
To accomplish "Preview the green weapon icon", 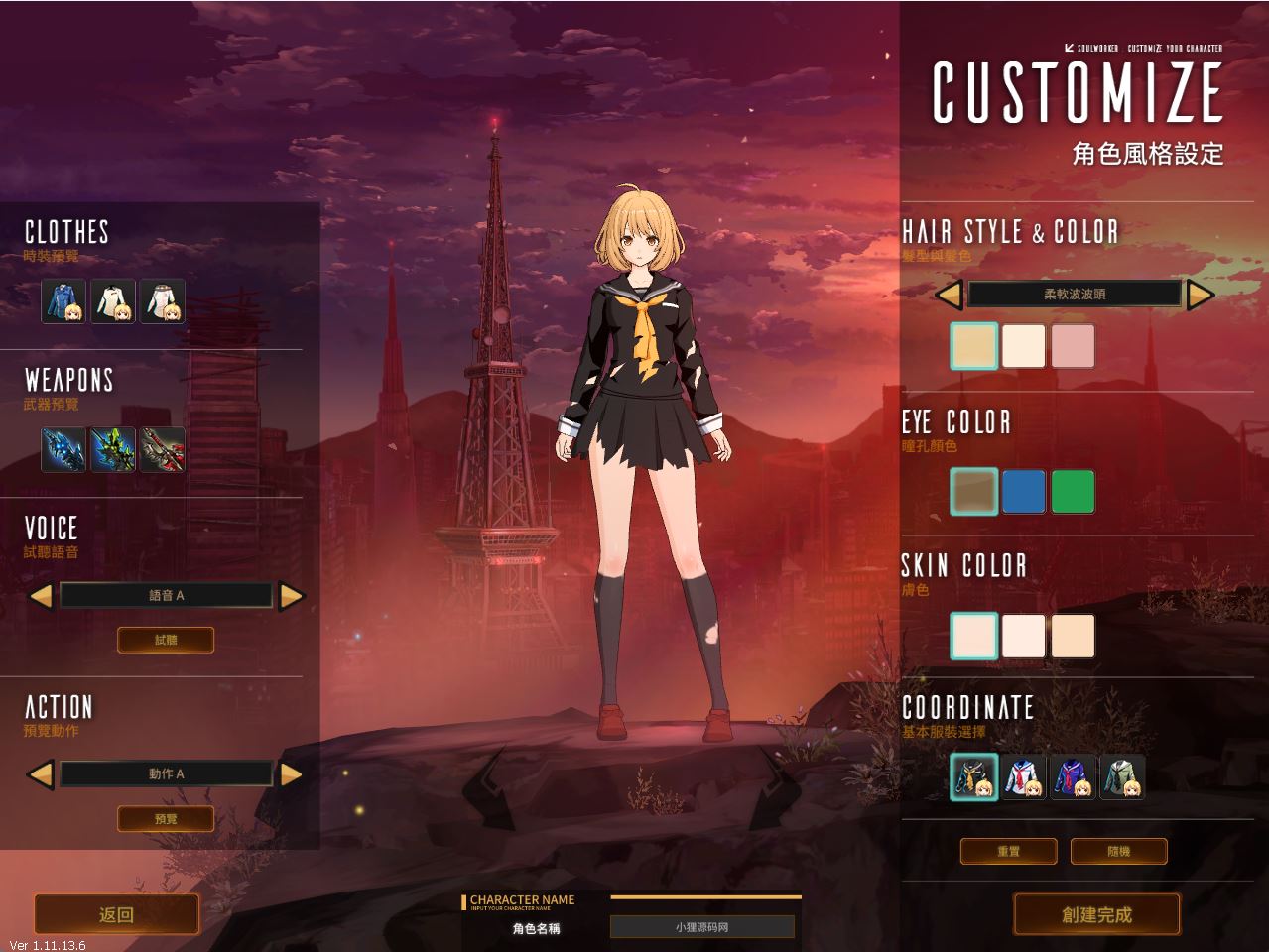I will tap(113, 449).
